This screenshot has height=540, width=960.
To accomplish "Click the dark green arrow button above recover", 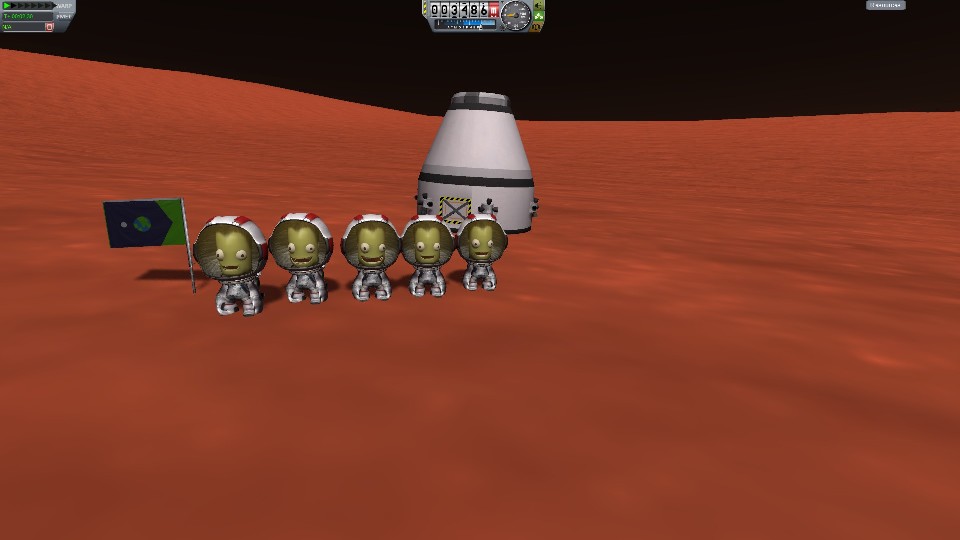I will (538, 5).
